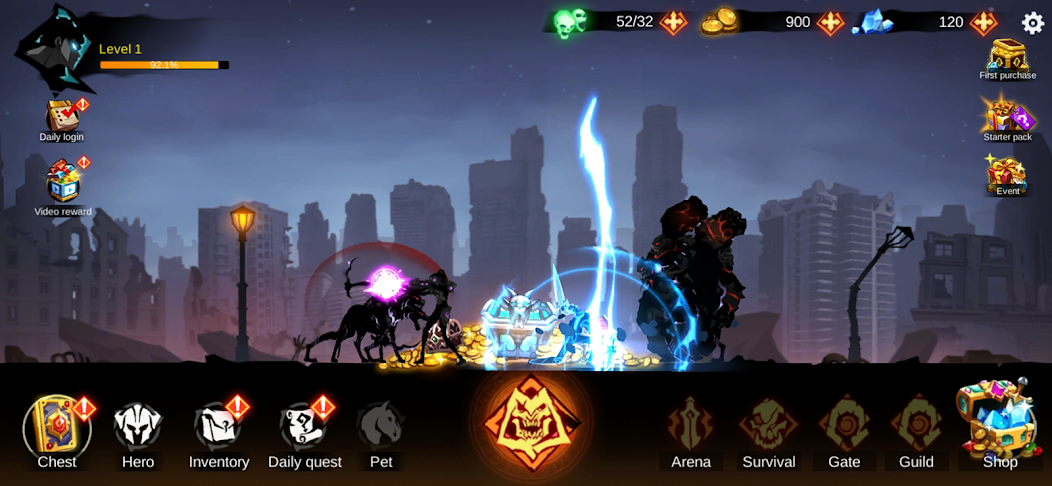View the Starter pack offer

1007,119
